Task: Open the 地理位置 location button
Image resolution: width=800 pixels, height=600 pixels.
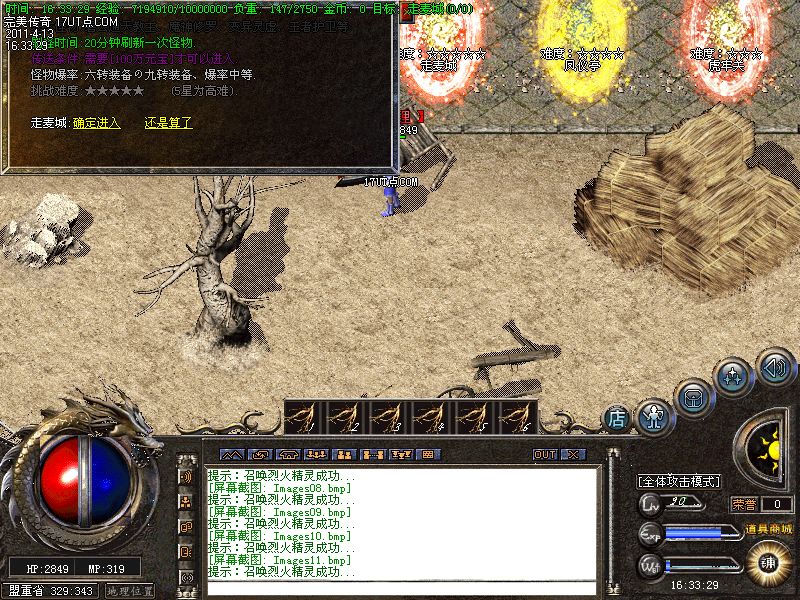Action: point(130,591)
